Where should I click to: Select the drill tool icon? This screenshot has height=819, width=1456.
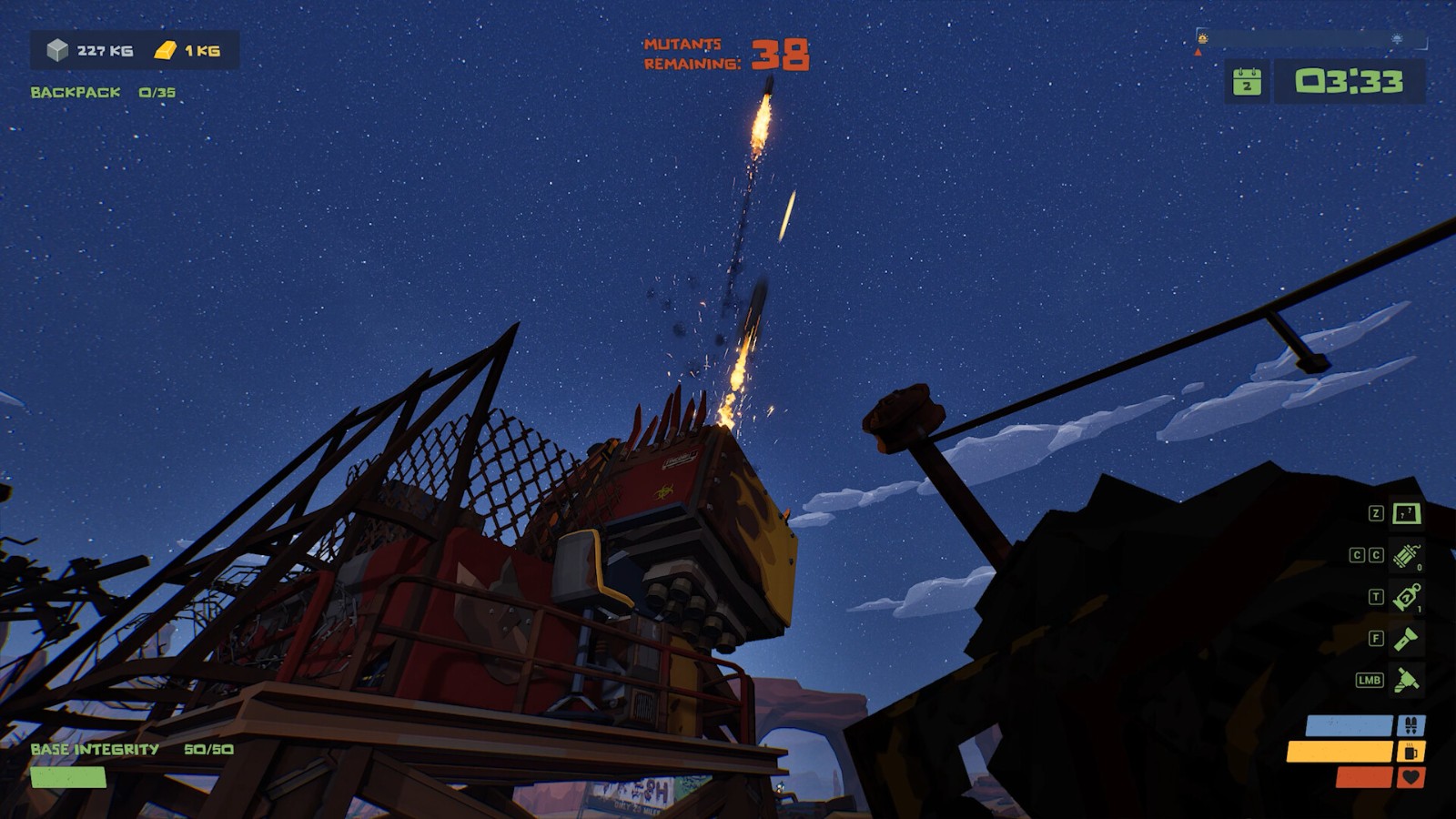[1406, 680]
